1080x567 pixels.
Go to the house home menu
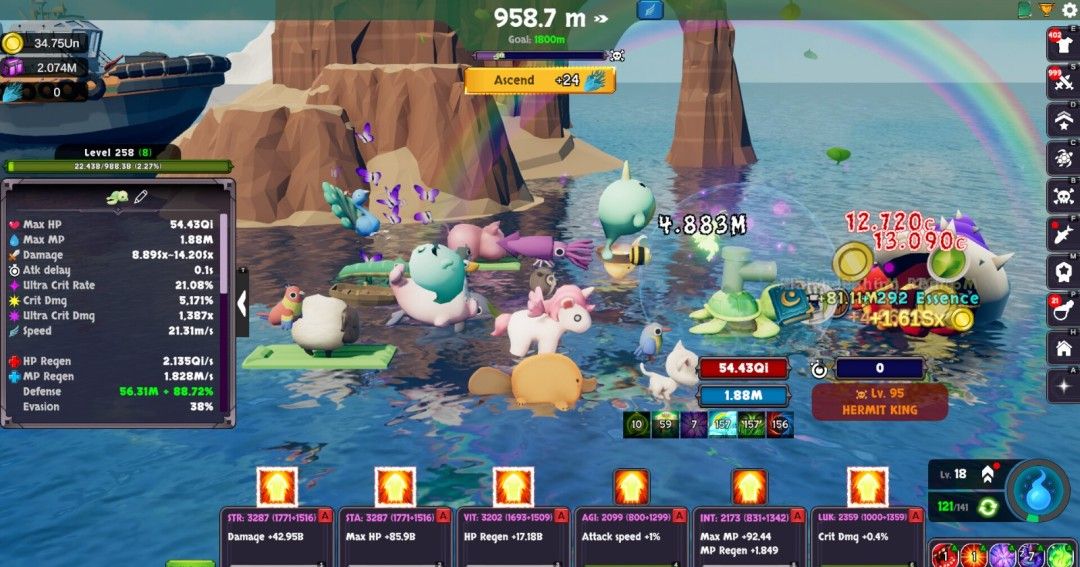coord(1062,348)
